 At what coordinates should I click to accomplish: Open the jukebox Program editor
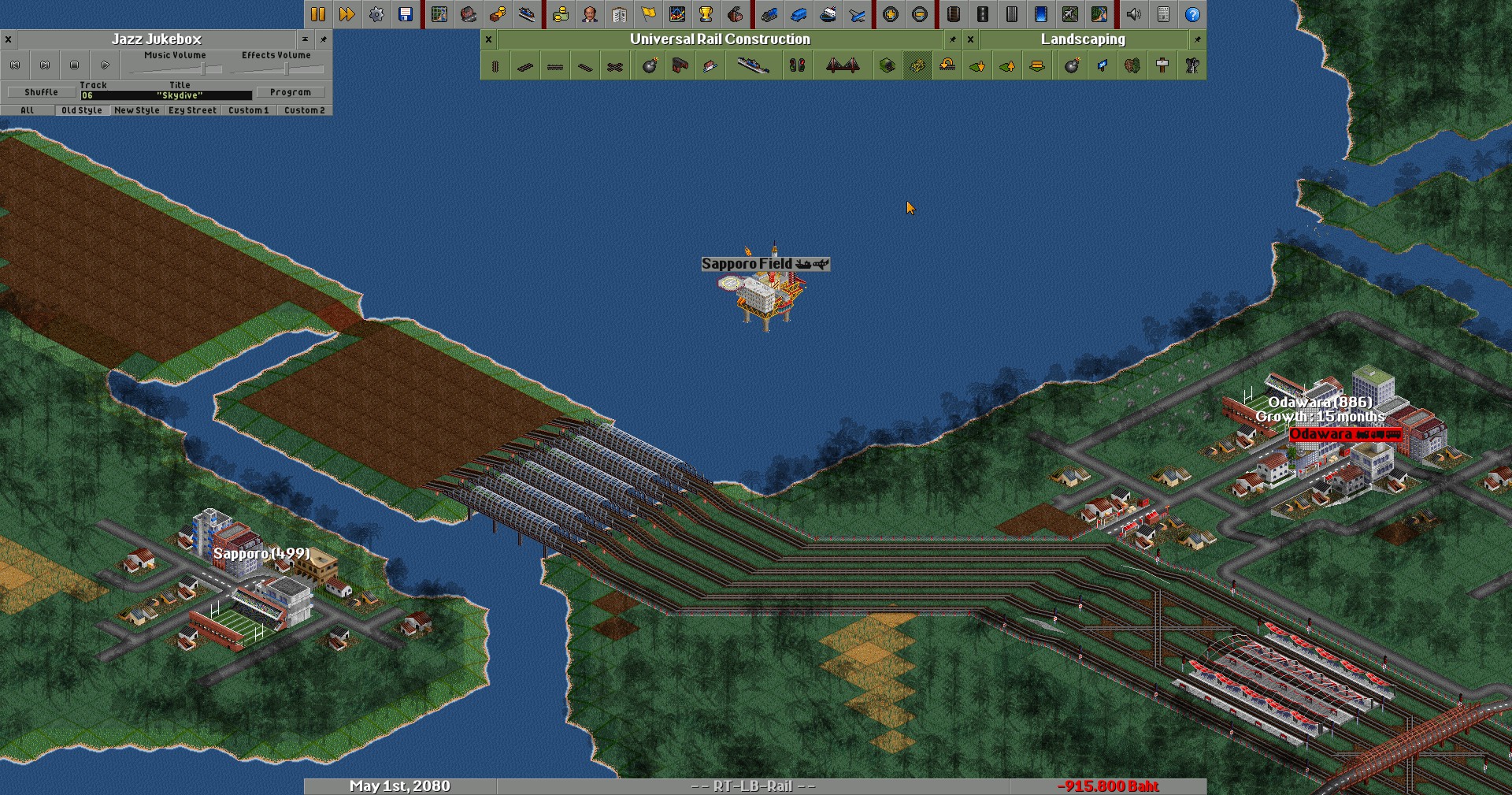[x=290, y=92]
